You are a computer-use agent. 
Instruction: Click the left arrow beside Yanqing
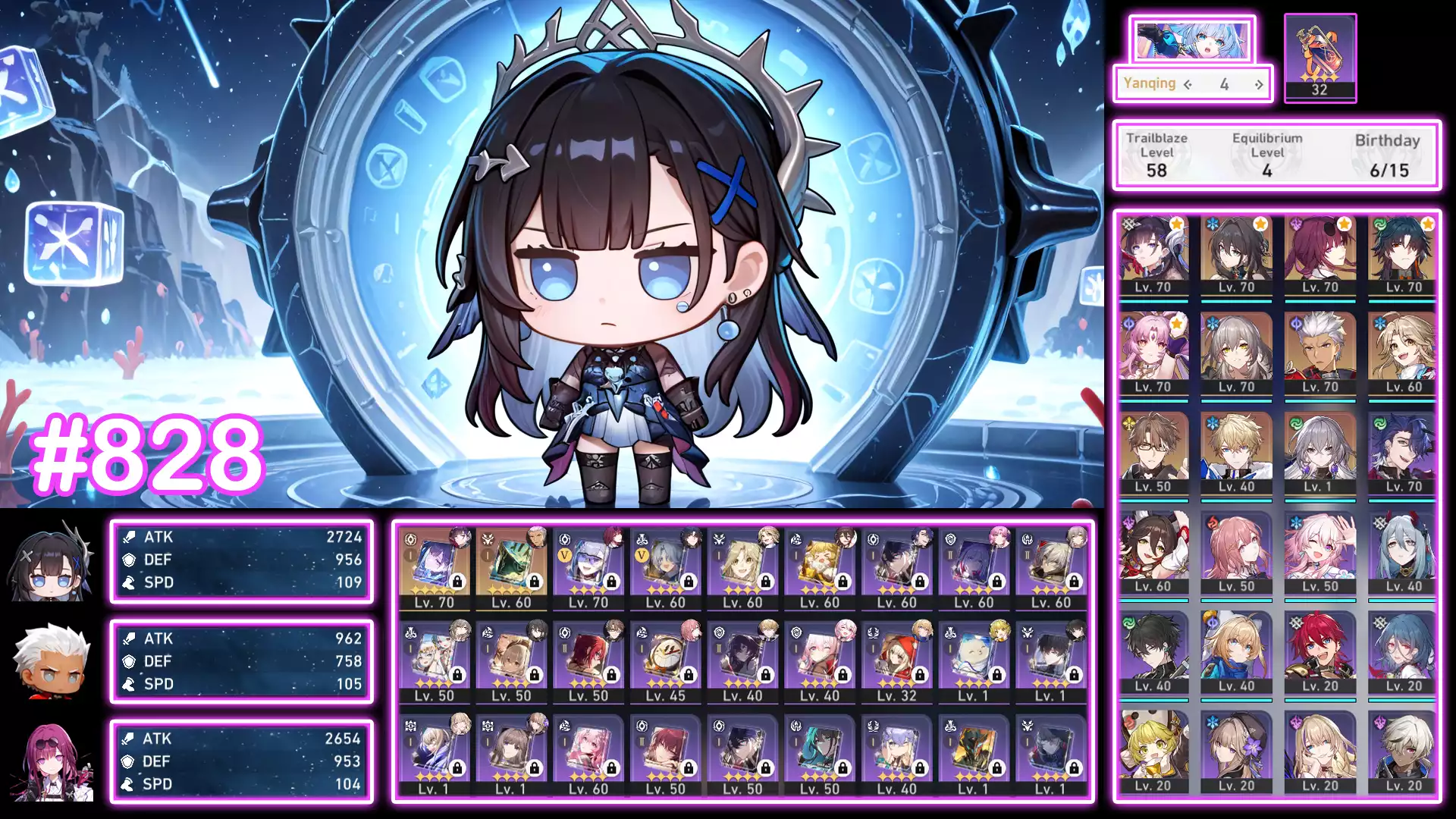tap(1188, 84)
